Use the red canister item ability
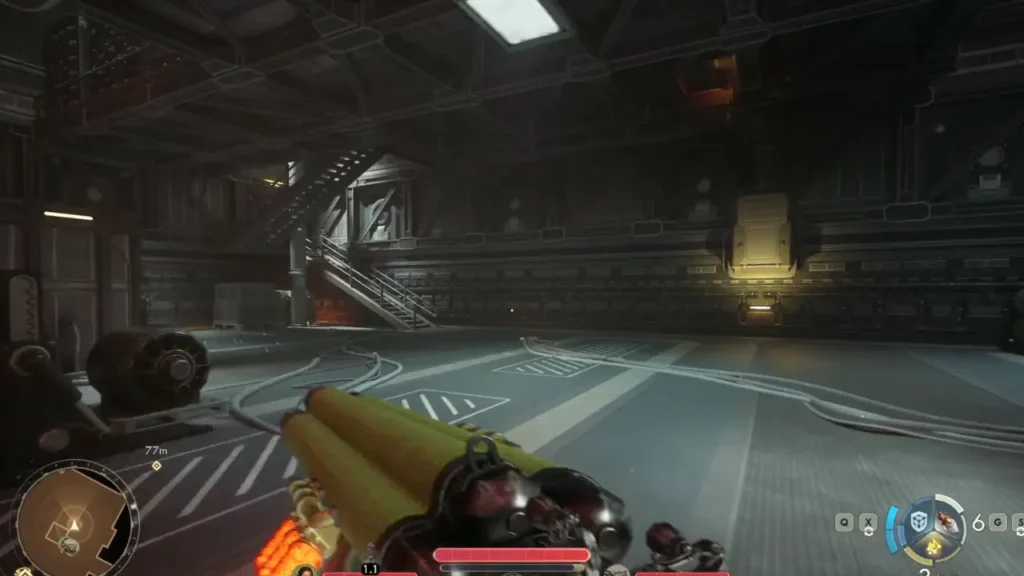This screenshot has height=576, width=1024. [x=946, y=523]
